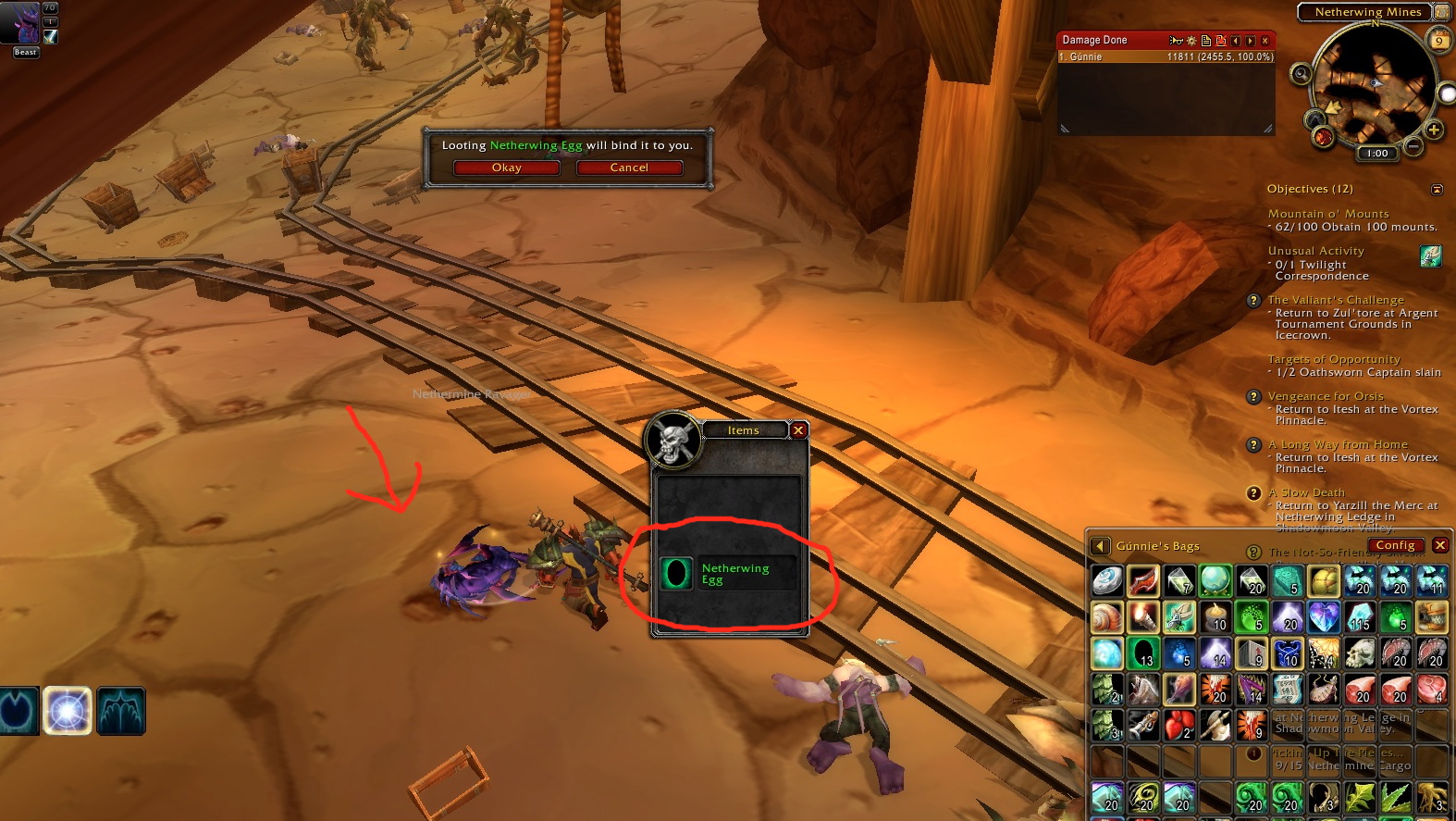Click the reset icon on the Damage Done meter

1219,42
